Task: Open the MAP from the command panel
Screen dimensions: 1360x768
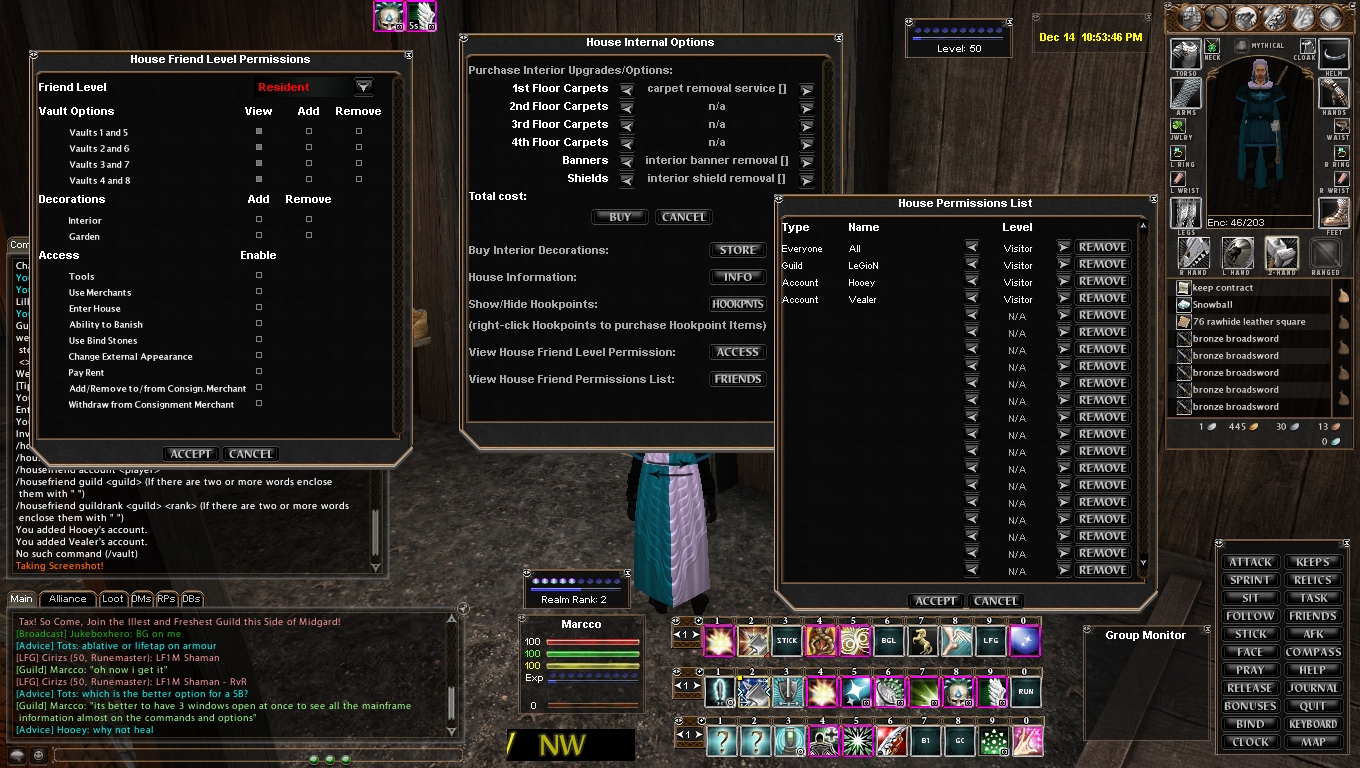Action: 1312,742
